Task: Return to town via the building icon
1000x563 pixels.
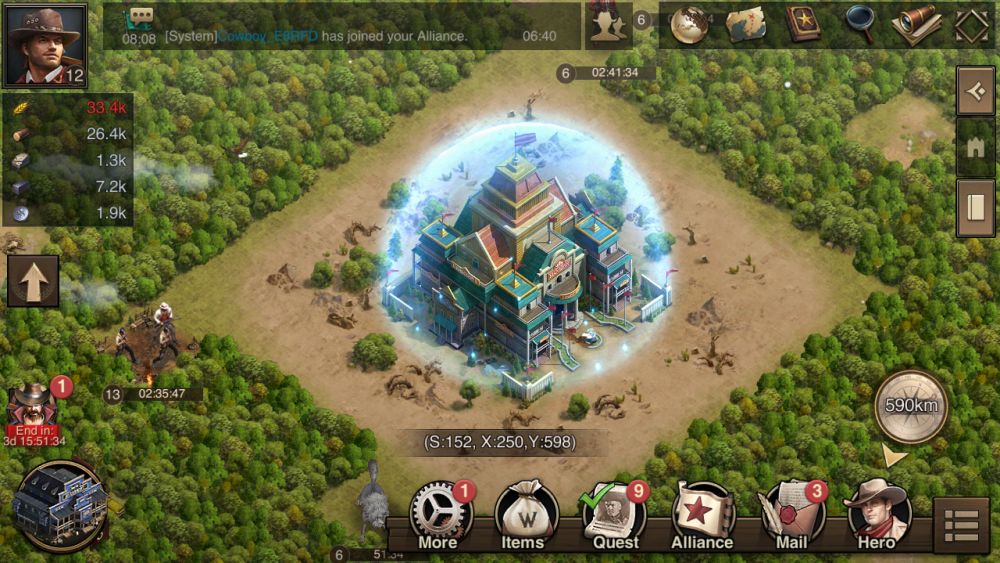Action: click(x=61, y=505)
